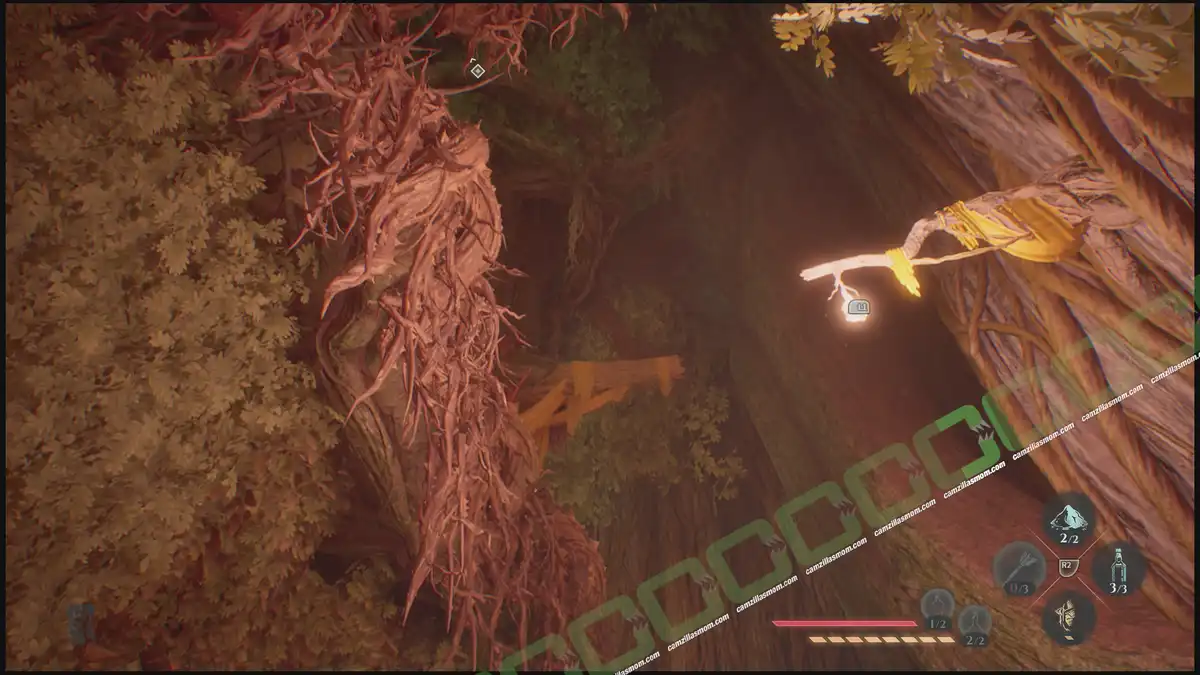
Task: Click the diamond waypoint marker
Action: (477, 70)
